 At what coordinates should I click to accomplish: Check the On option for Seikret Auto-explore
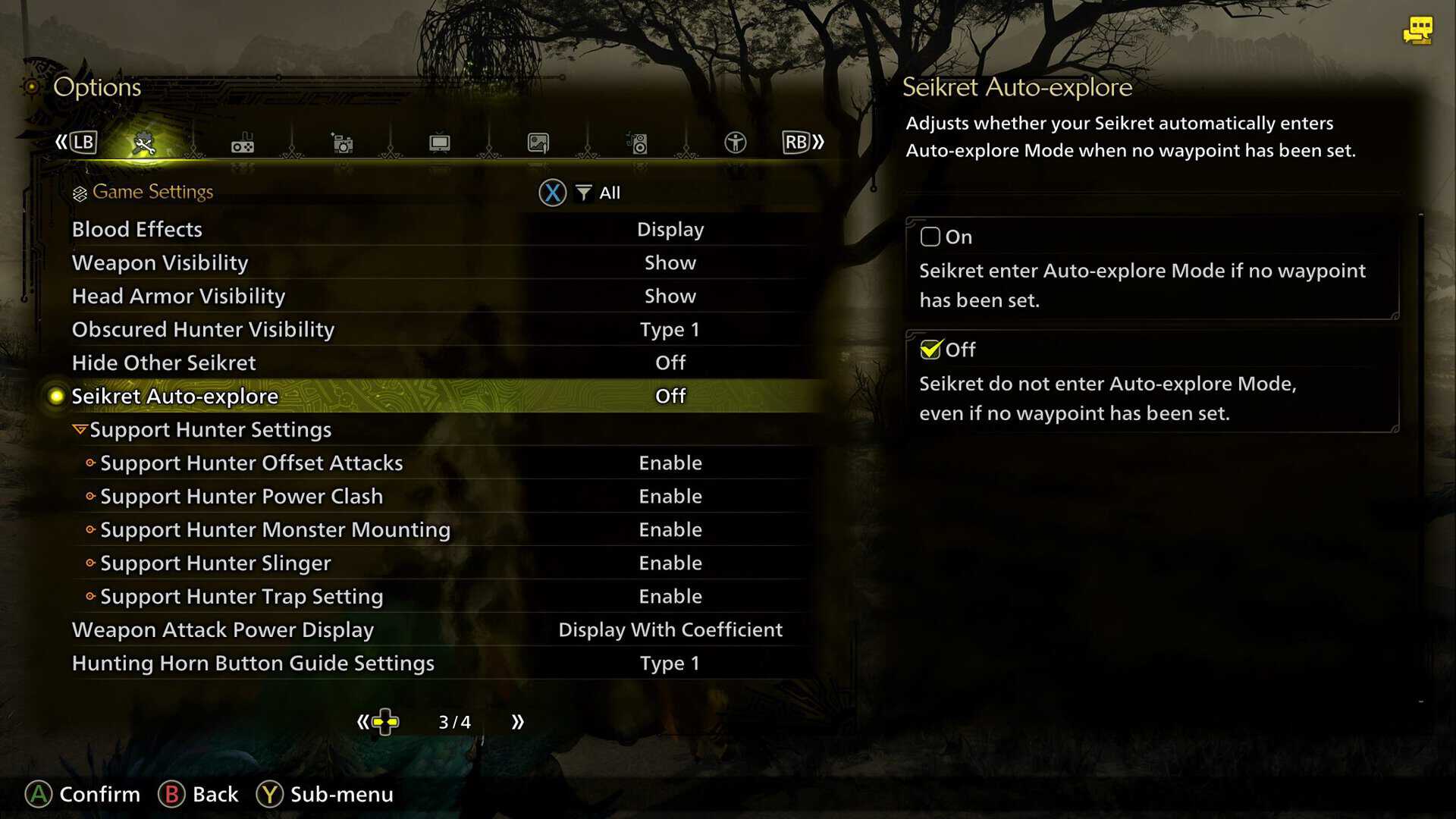(x=930, y=237)
